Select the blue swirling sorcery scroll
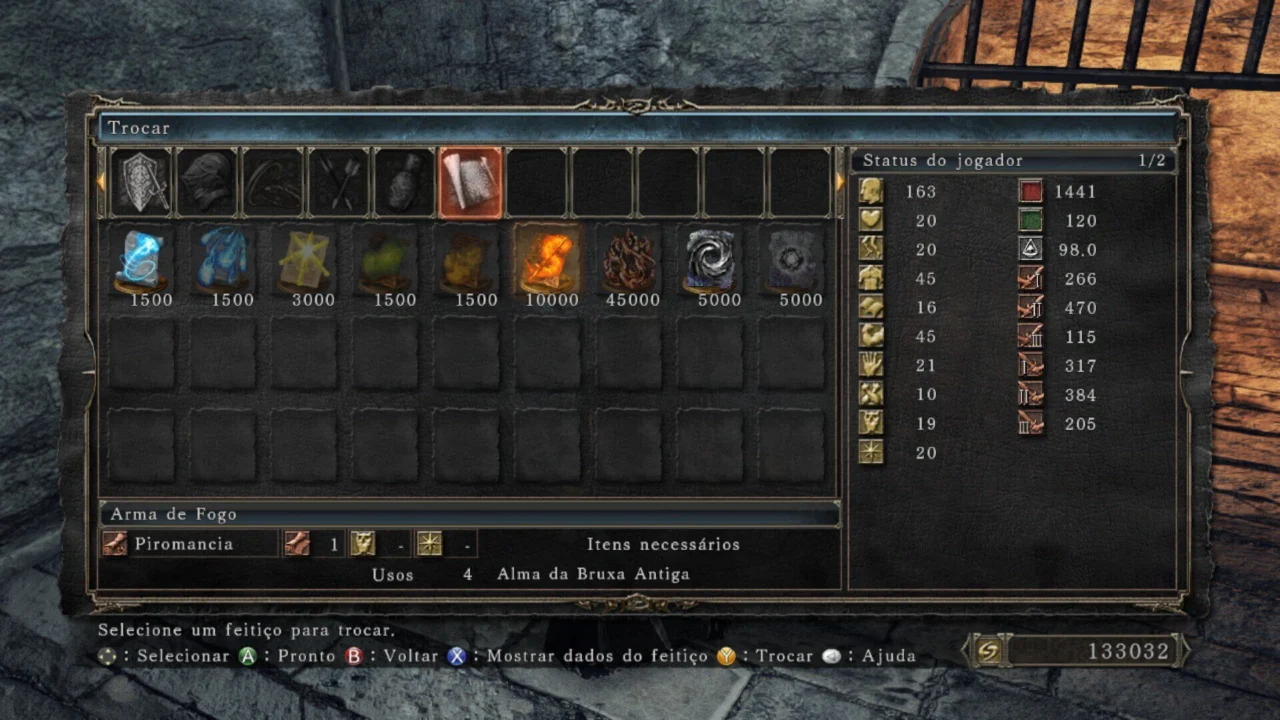Screen dimensions: 1280x720 tap(142, 260)
